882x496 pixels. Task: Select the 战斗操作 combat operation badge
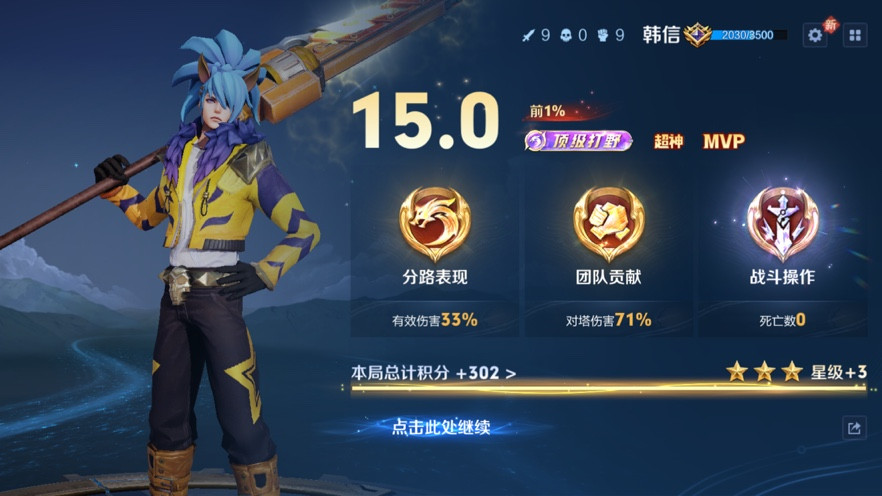point(782,225)
